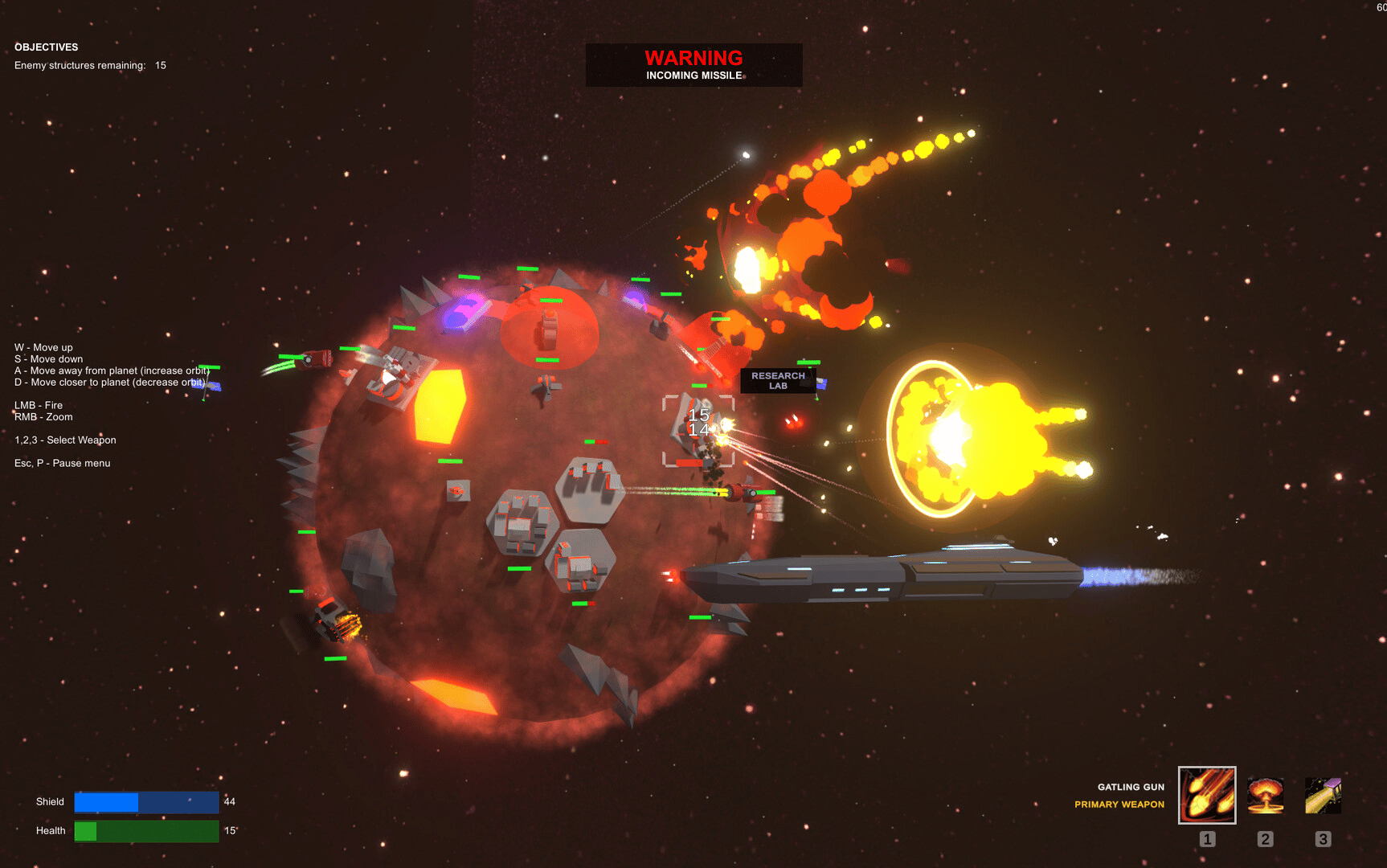The image size is (1387, 868).
Task: Choose the yellow laser beam weapon
Action: point(1323,795)
